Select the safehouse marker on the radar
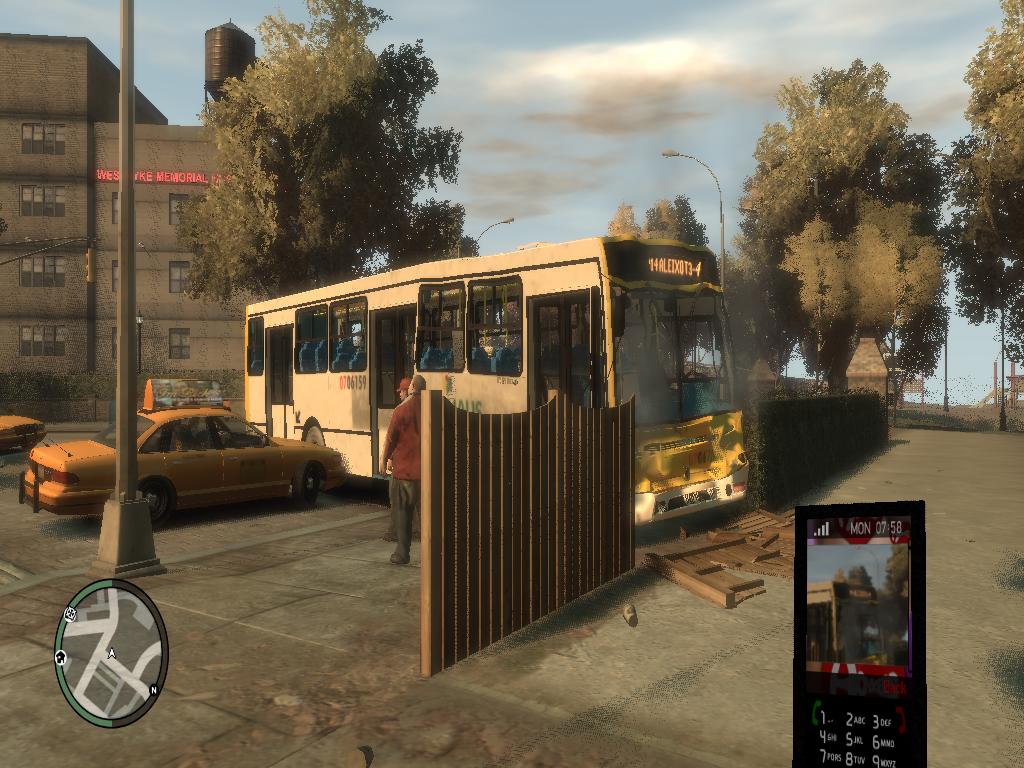The height and width of the screenshot is (768, 1024). pos(61,657)
